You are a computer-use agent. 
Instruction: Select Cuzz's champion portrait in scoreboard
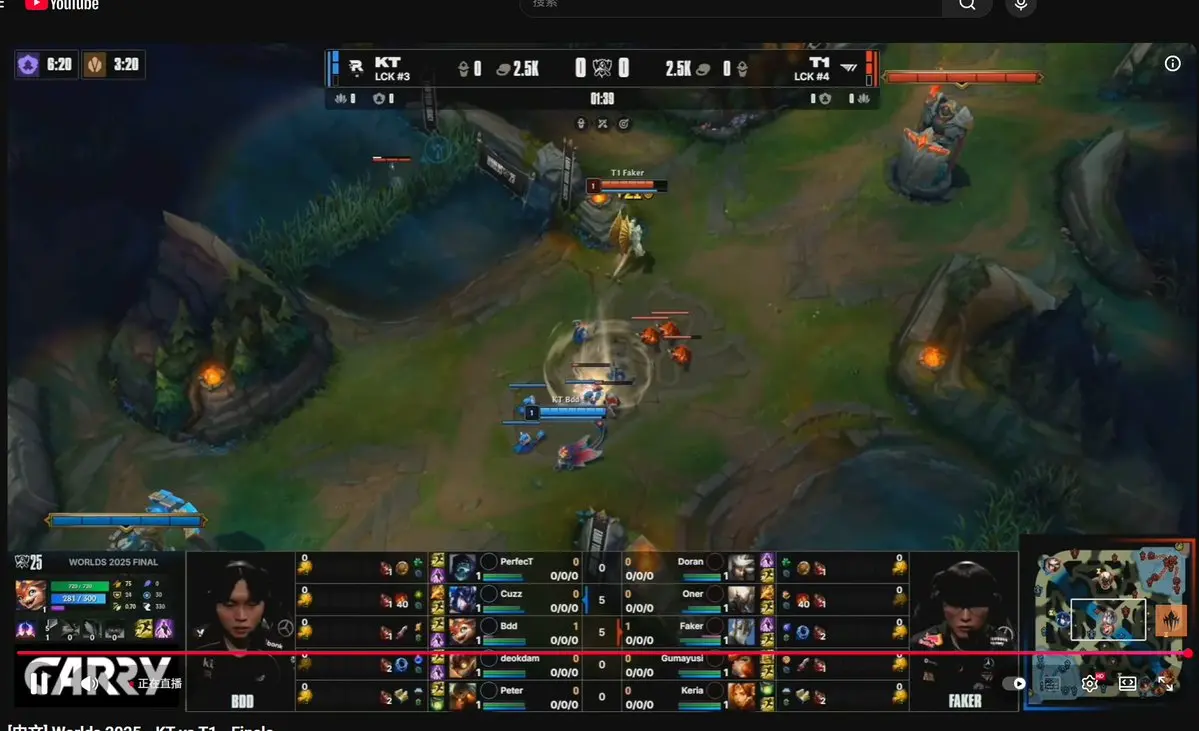462,599
